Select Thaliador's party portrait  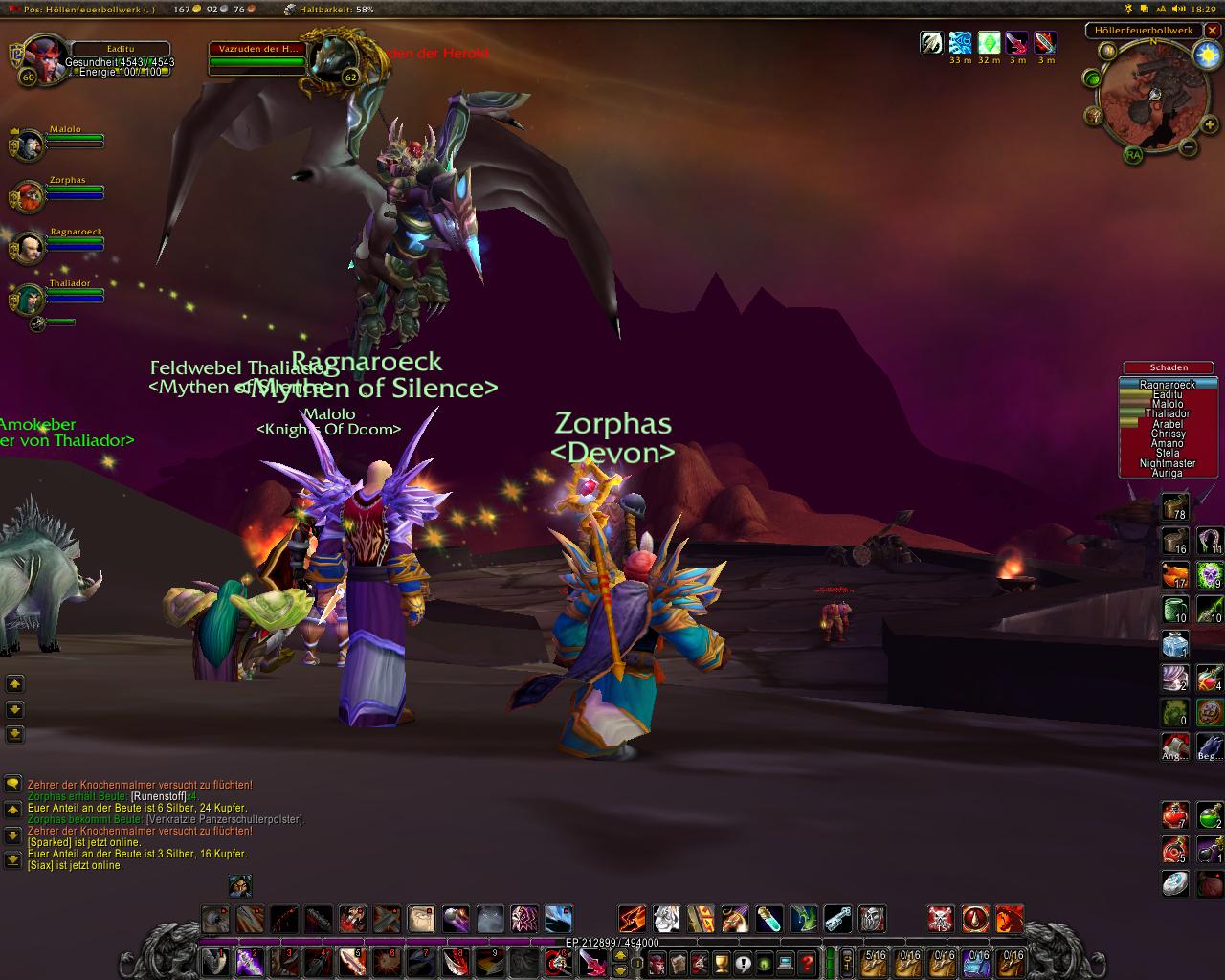29,300
